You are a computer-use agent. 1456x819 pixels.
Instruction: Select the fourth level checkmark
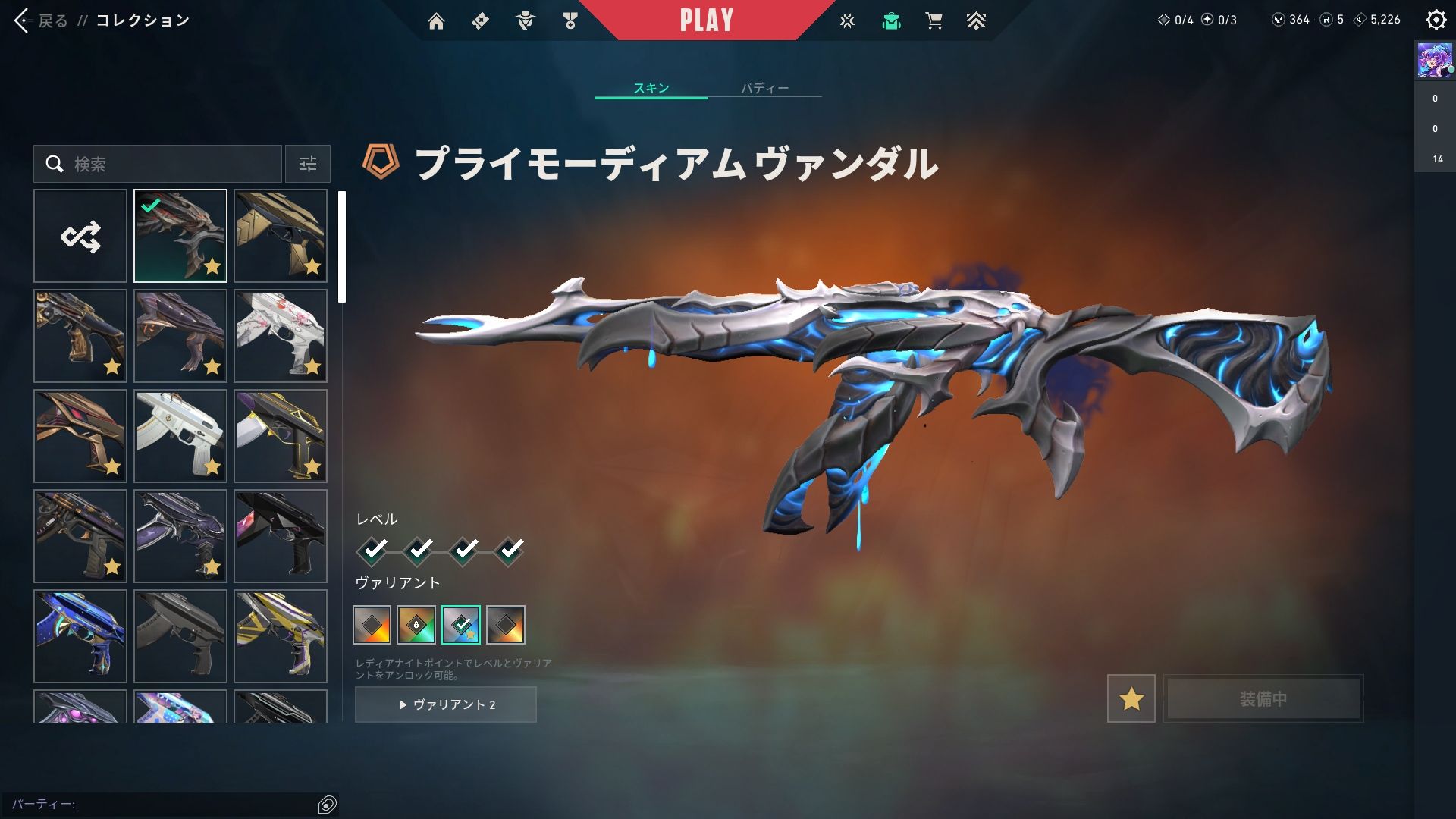(x=510, y=549)
